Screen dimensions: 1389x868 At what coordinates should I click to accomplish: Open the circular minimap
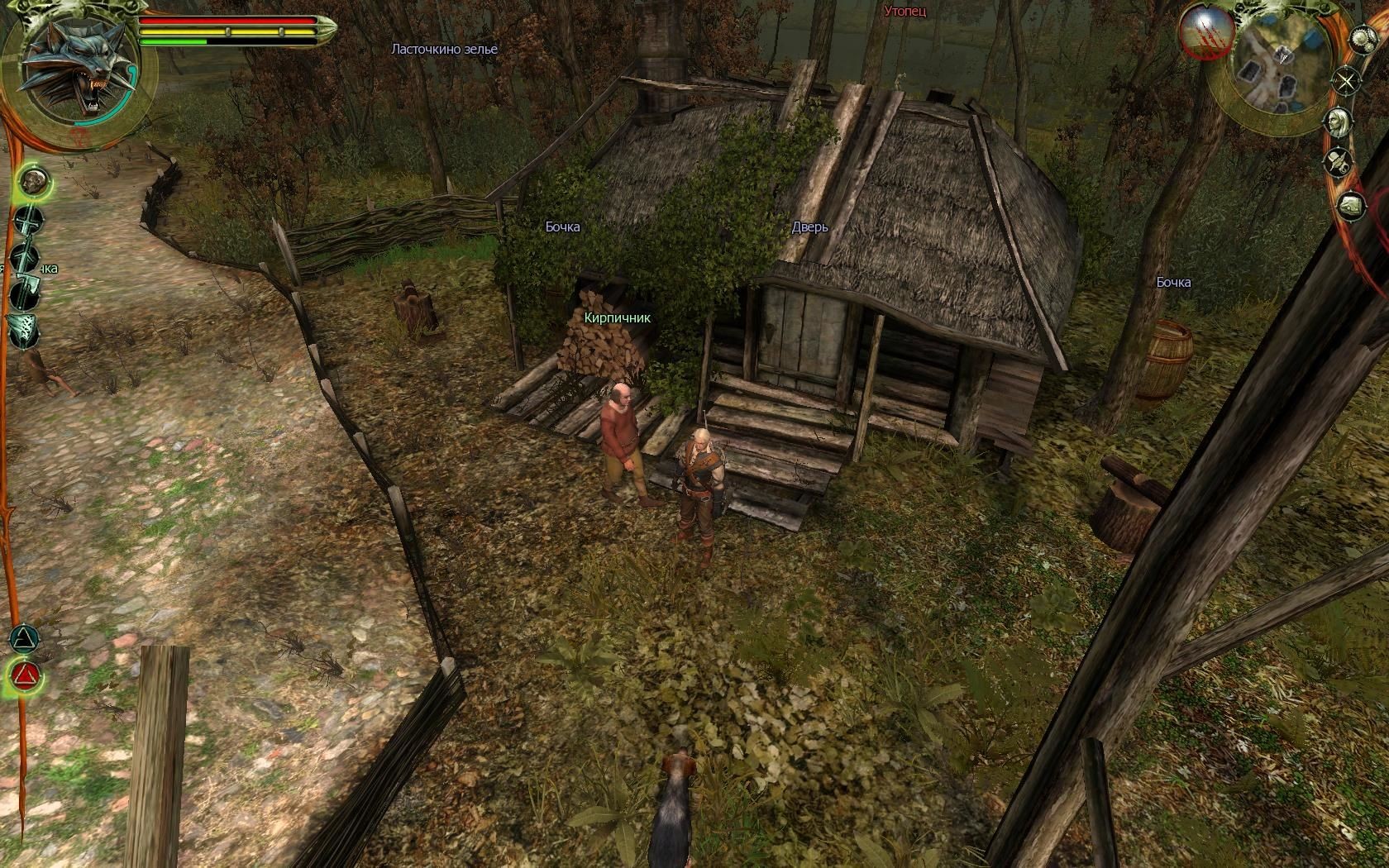[x=1274, y=69]
